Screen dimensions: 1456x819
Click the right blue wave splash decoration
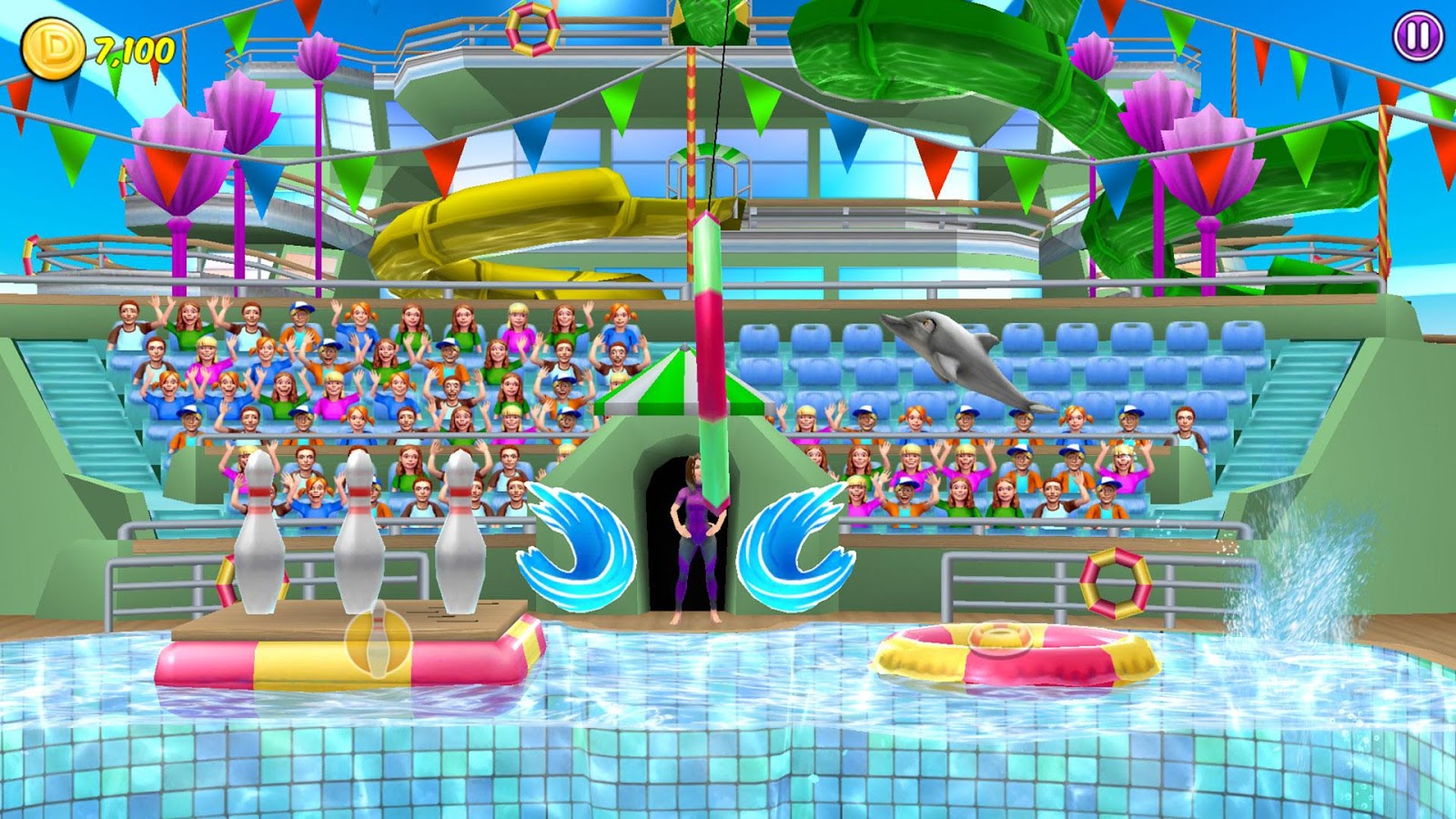click(x=794, y=546)
